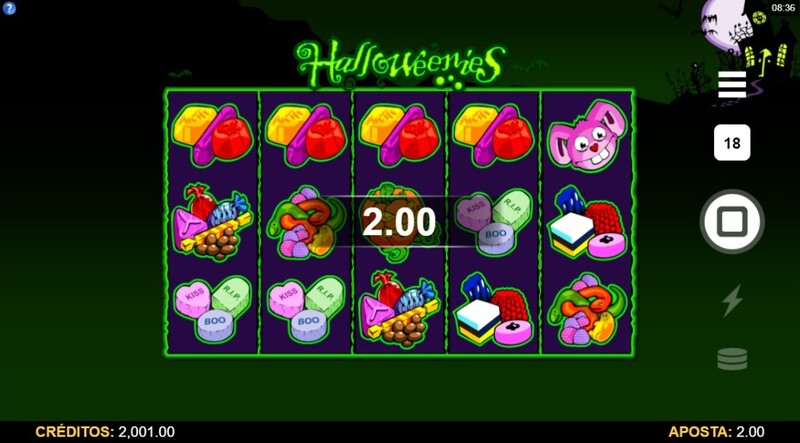This screenshot has width=800, height=443.
Task: Click the blue help question mark
Action: (x=9, y=8)
